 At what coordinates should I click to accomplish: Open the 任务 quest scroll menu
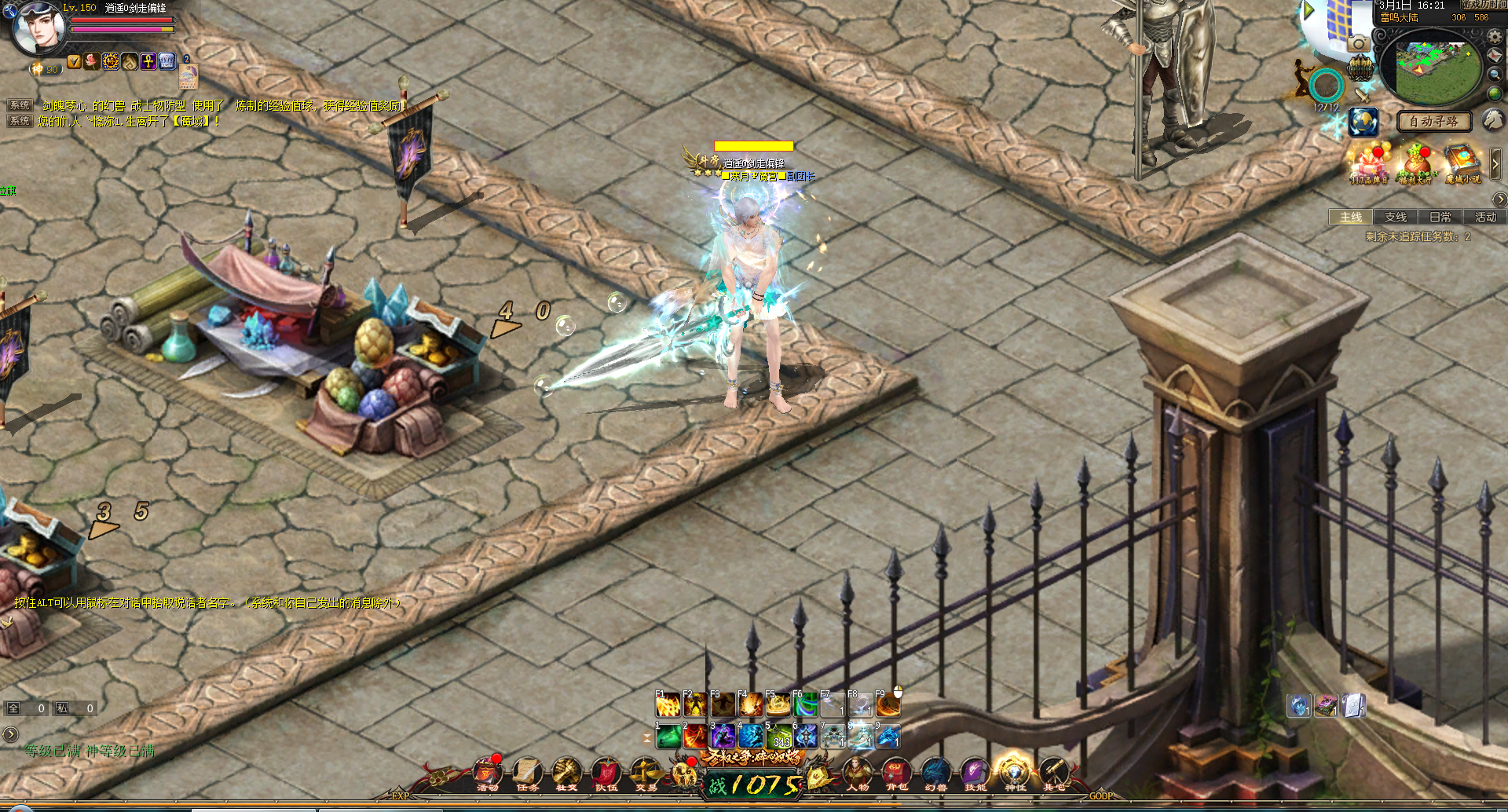click(527, 774)
